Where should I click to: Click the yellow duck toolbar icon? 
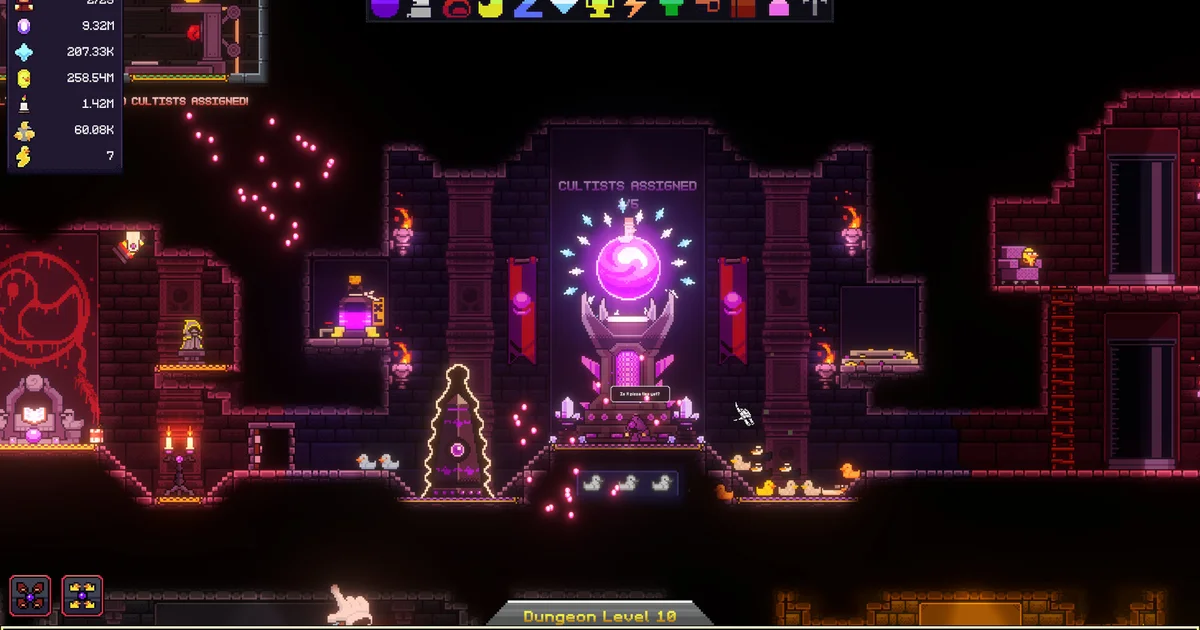point(491,8)
